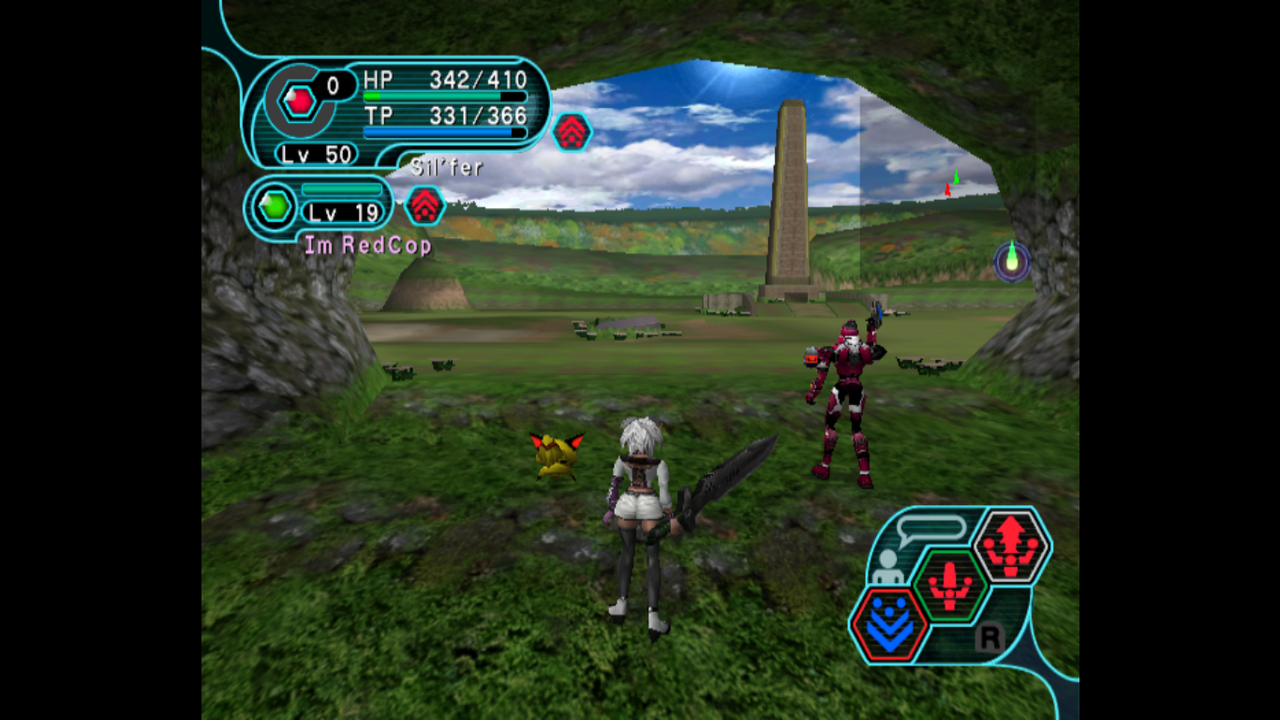The height and width of the screenshot is (720, 1280).
Task: Click the white character silhouette icon
Action: coord(886,567)
